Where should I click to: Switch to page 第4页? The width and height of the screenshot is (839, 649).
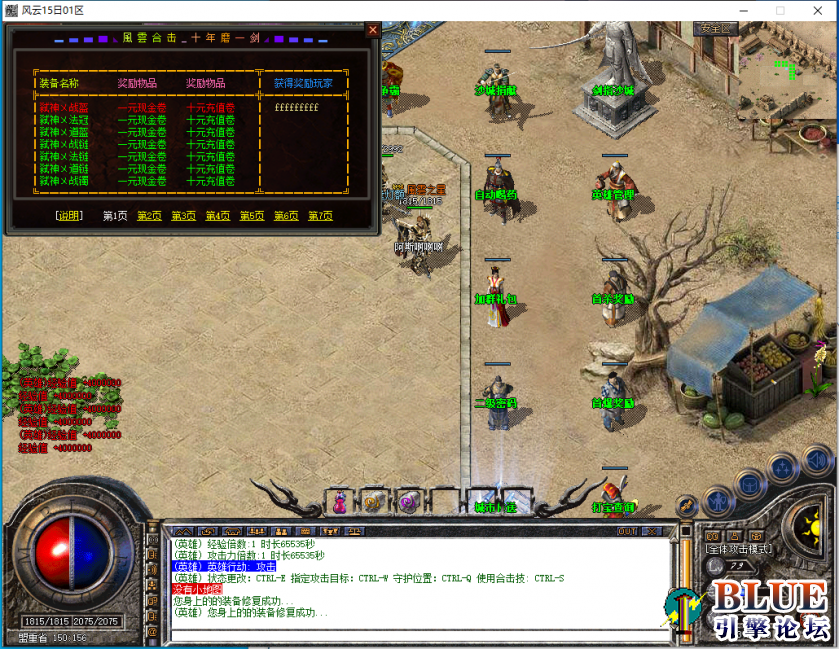218,216
